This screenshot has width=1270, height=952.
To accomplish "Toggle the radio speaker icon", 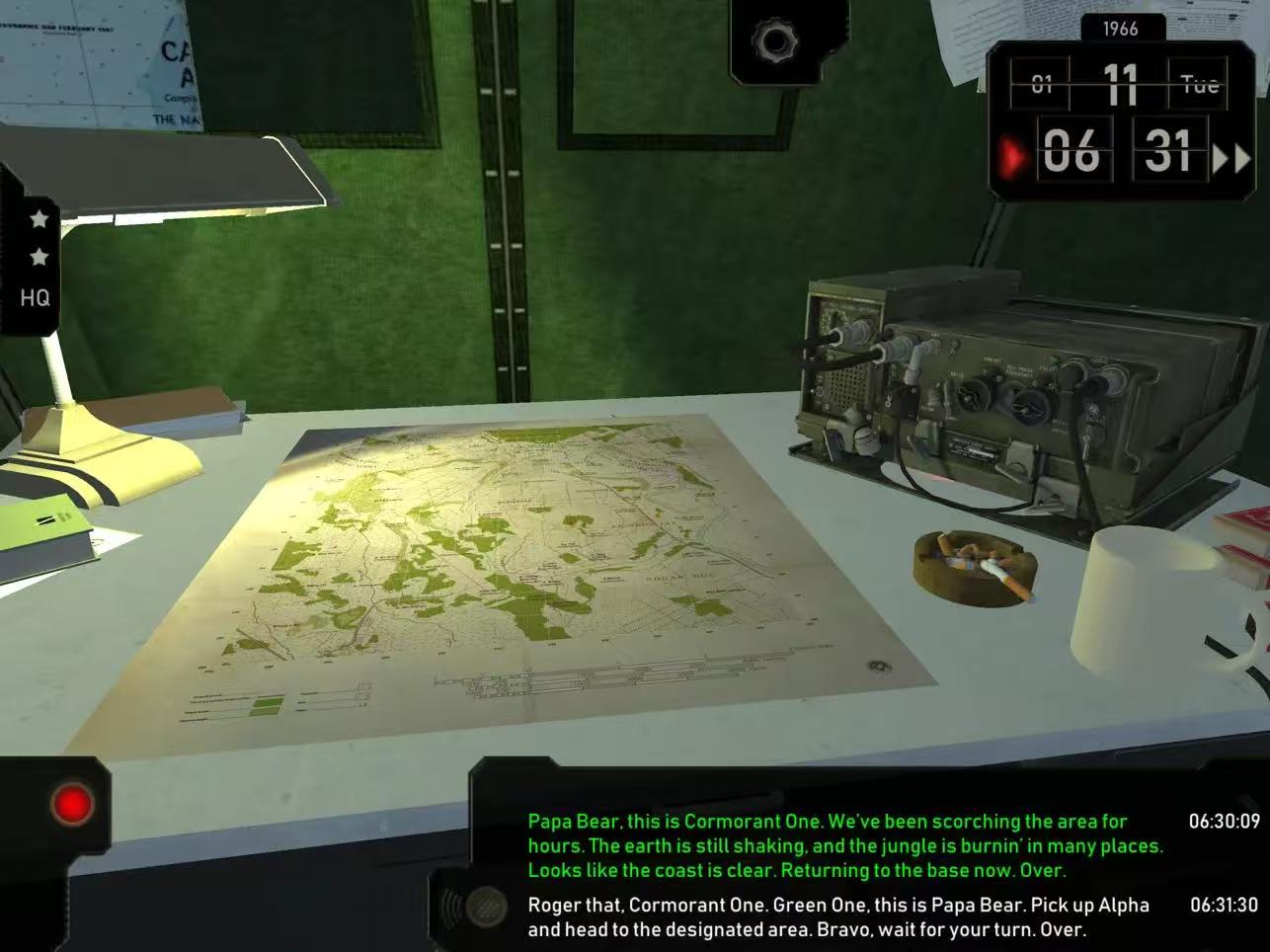I will pos(476,904).
